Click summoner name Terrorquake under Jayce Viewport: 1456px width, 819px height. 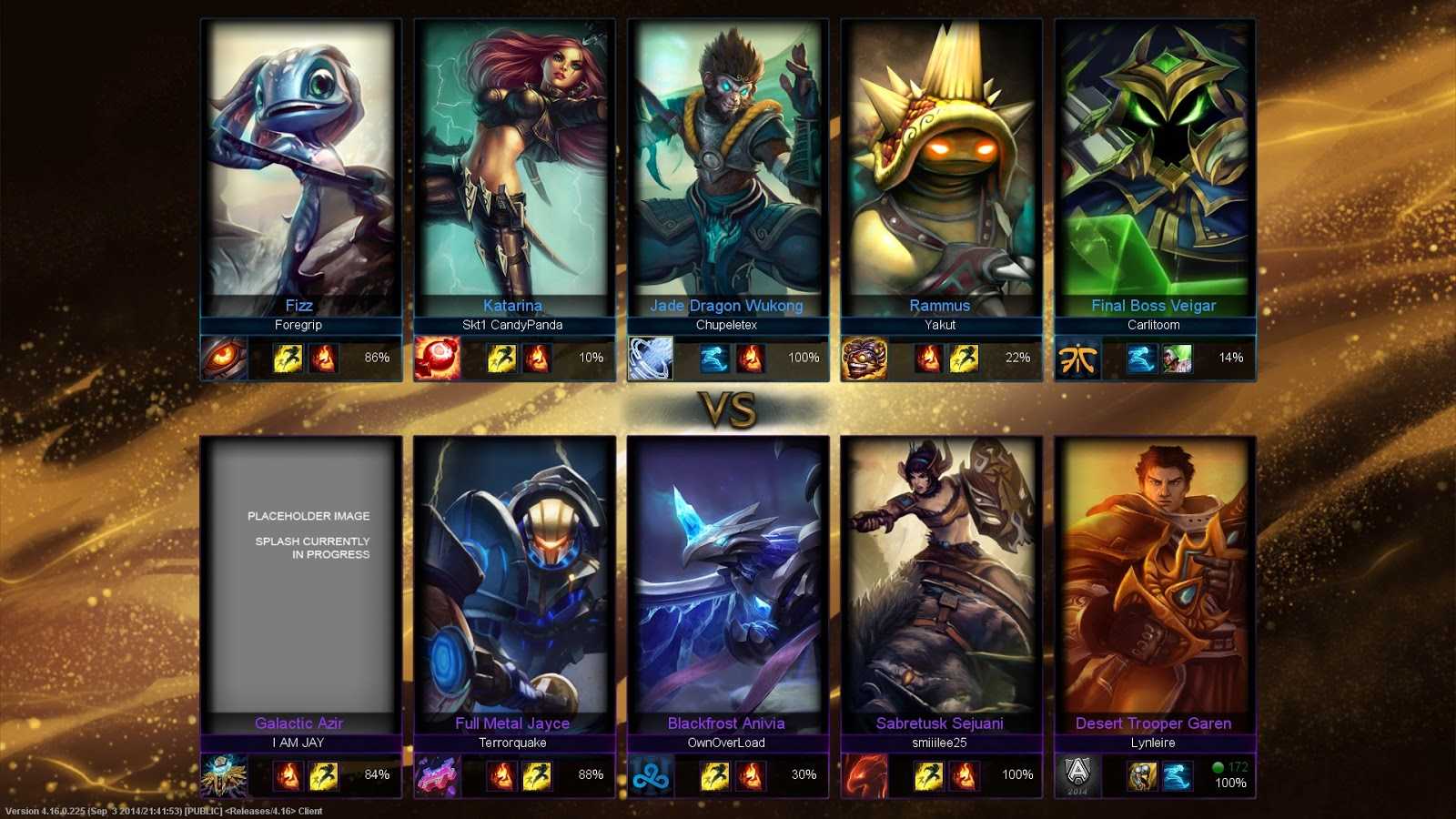(513, 743)
